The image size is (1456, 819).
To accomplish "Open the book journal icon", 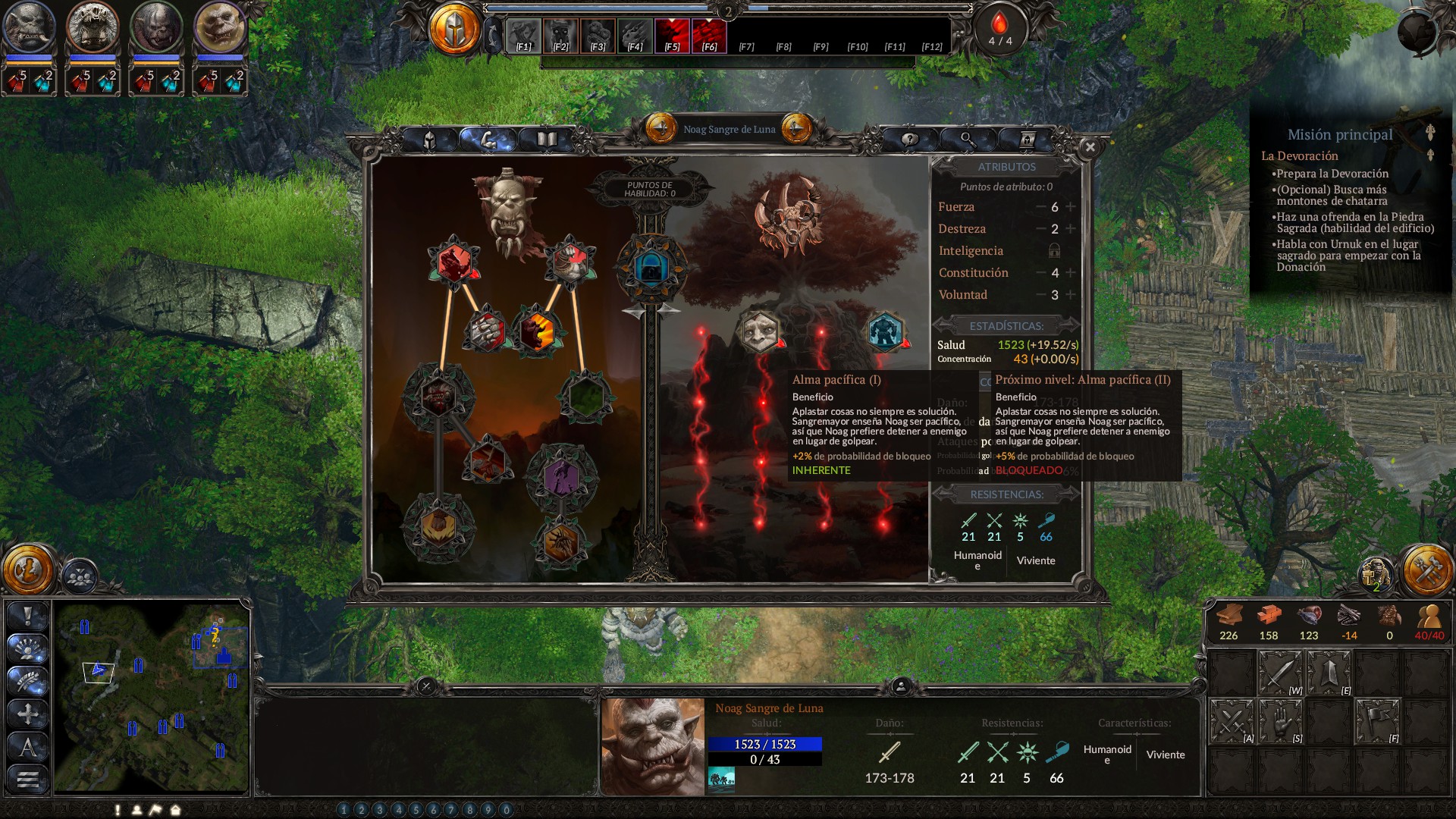I will click(x=545, y=141).
